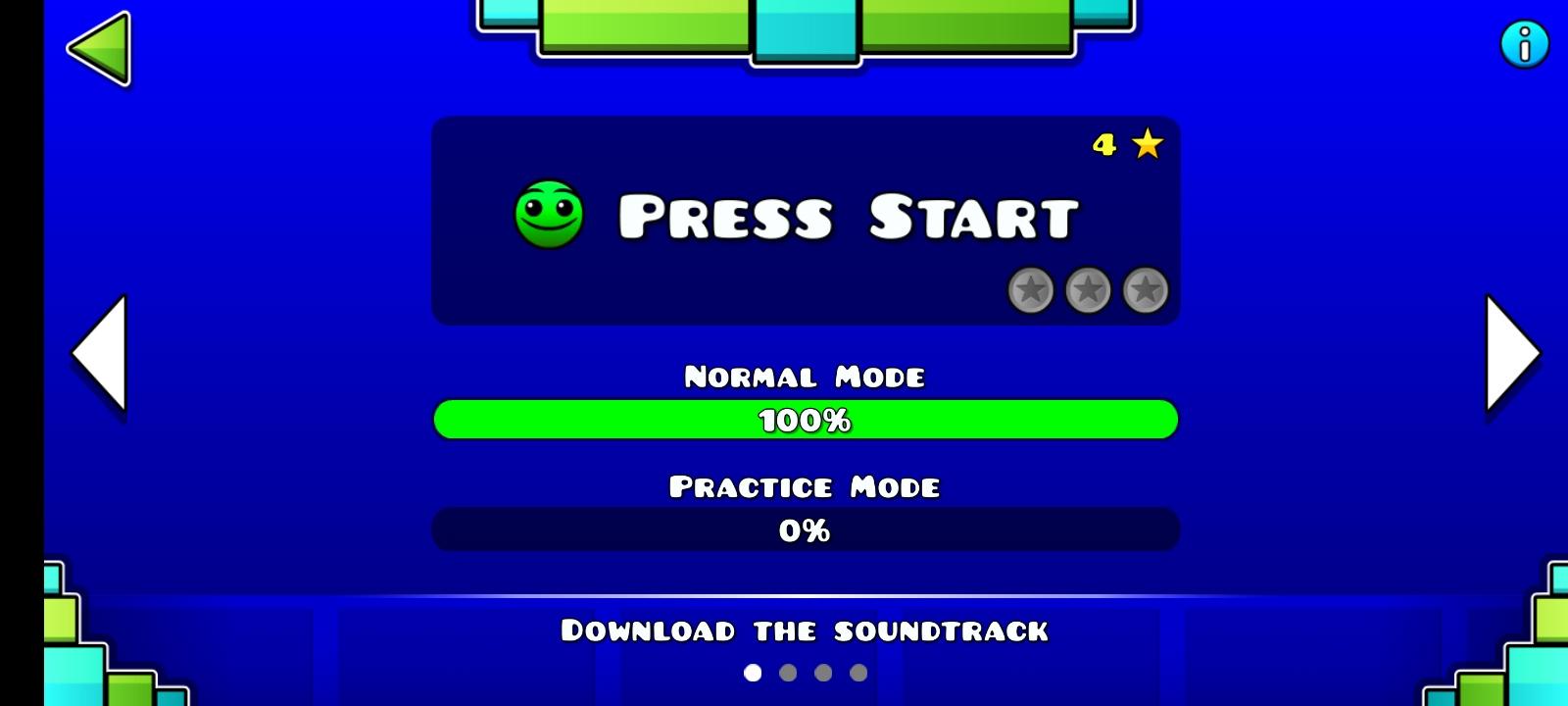The width and height of the screenshot is (1568, 706).
Task: Click the Practice Mode label text
Action: coord(804,486)
